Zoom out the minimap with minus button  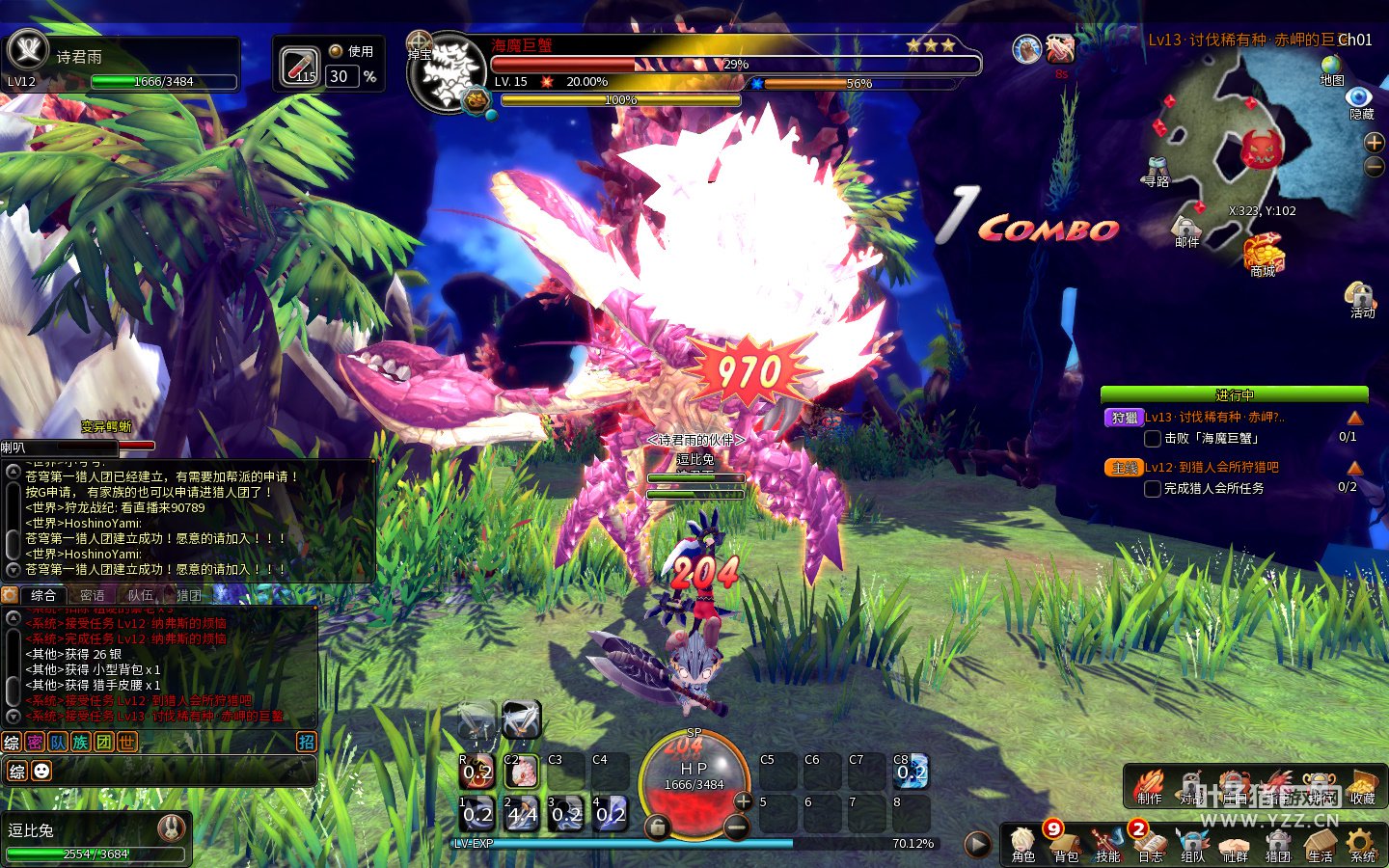[1375, 167]
